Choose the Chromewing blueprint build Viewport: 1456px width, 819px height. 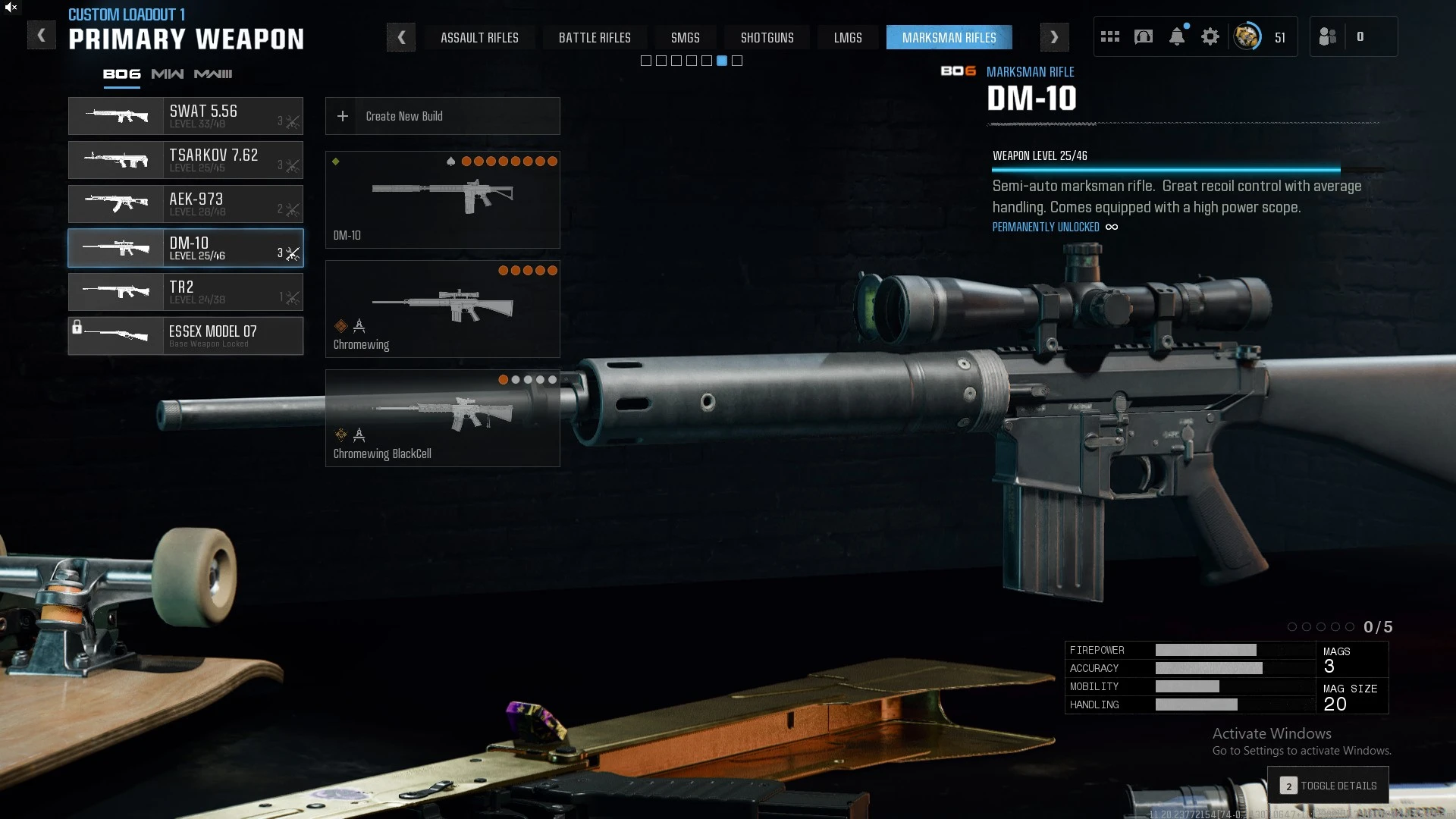(442, 309)
